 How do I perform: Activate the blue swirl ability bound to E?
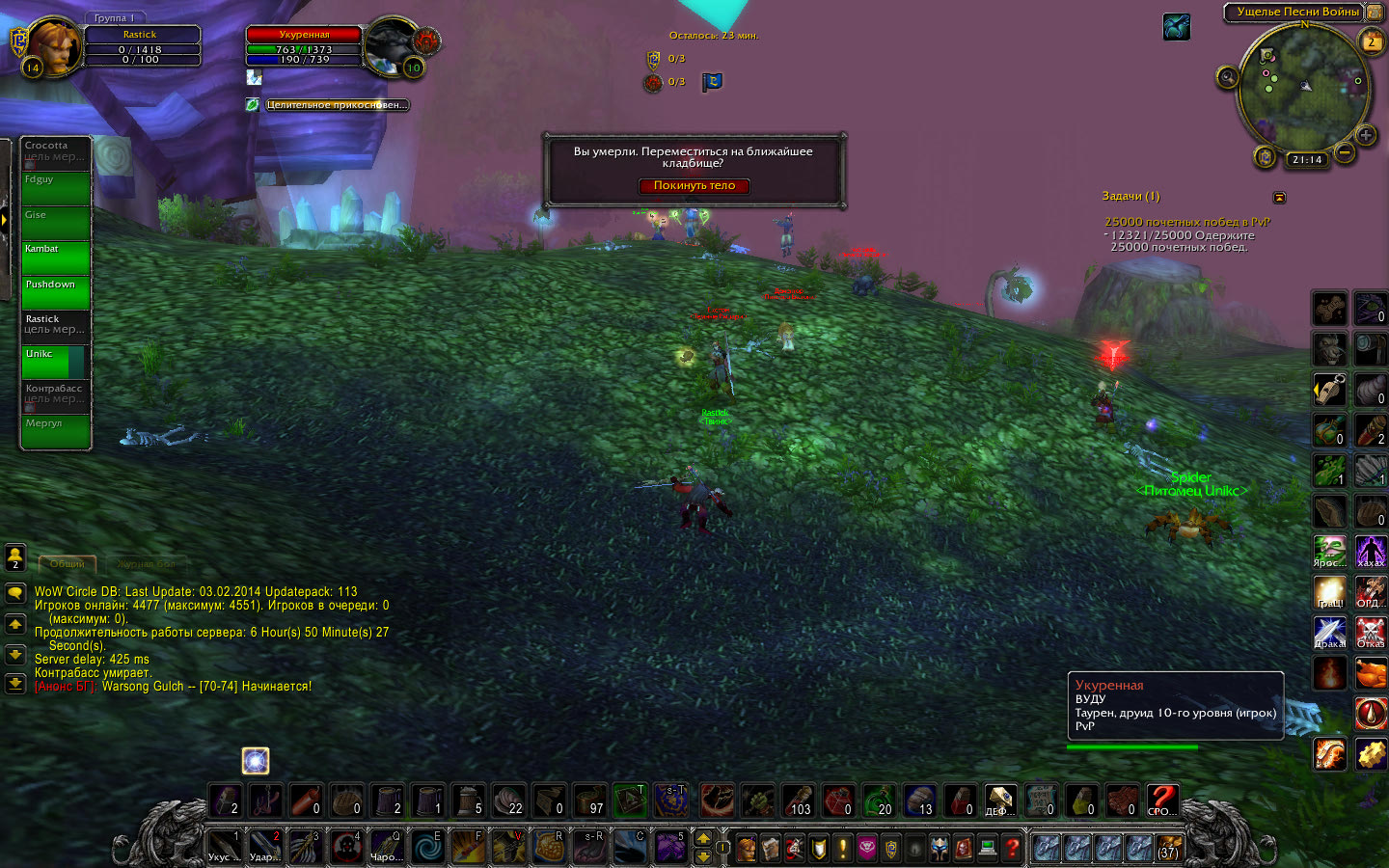tap(427, 846)
